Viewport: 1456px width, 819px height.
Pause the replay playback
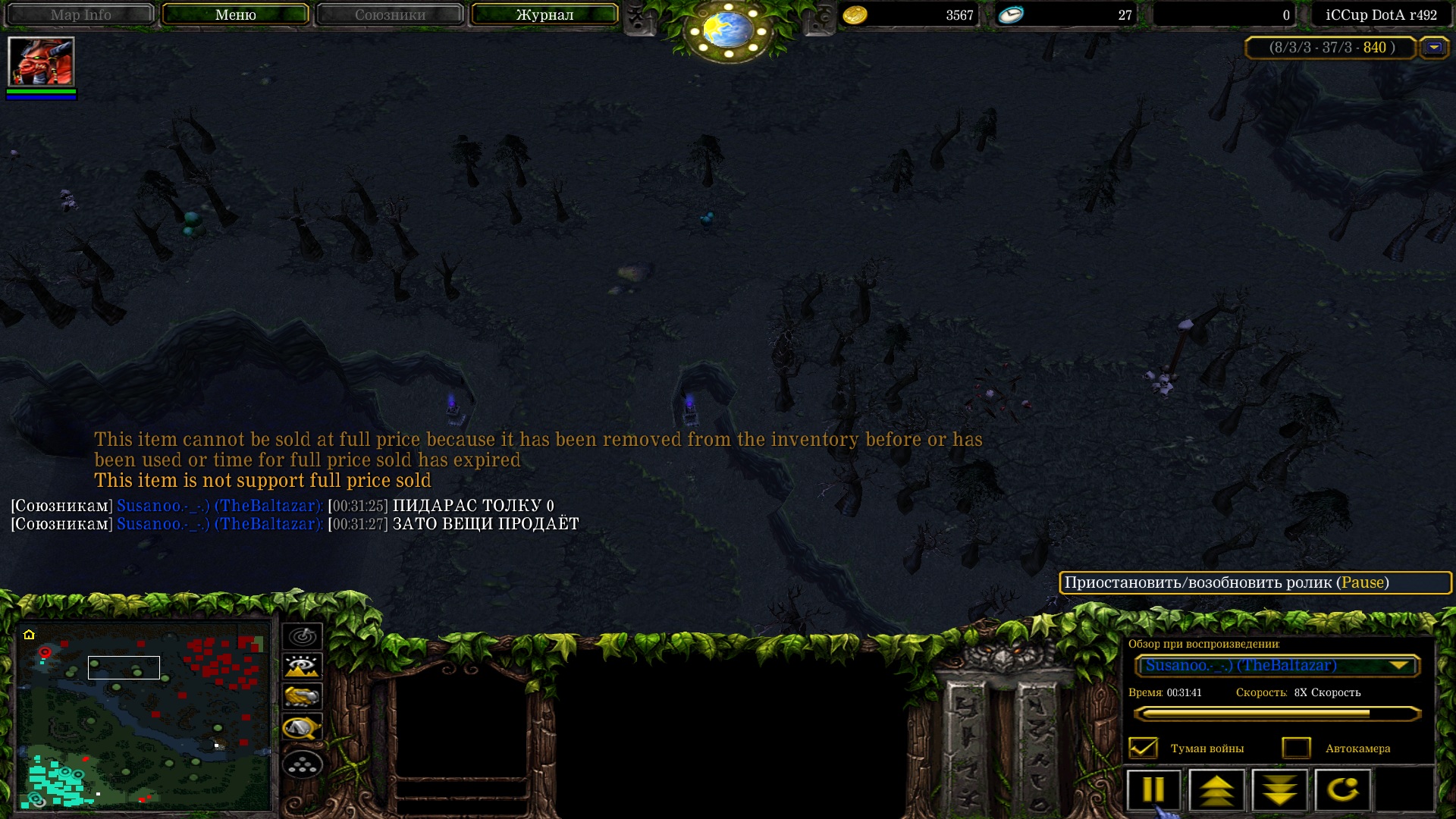coord(1153,789)
